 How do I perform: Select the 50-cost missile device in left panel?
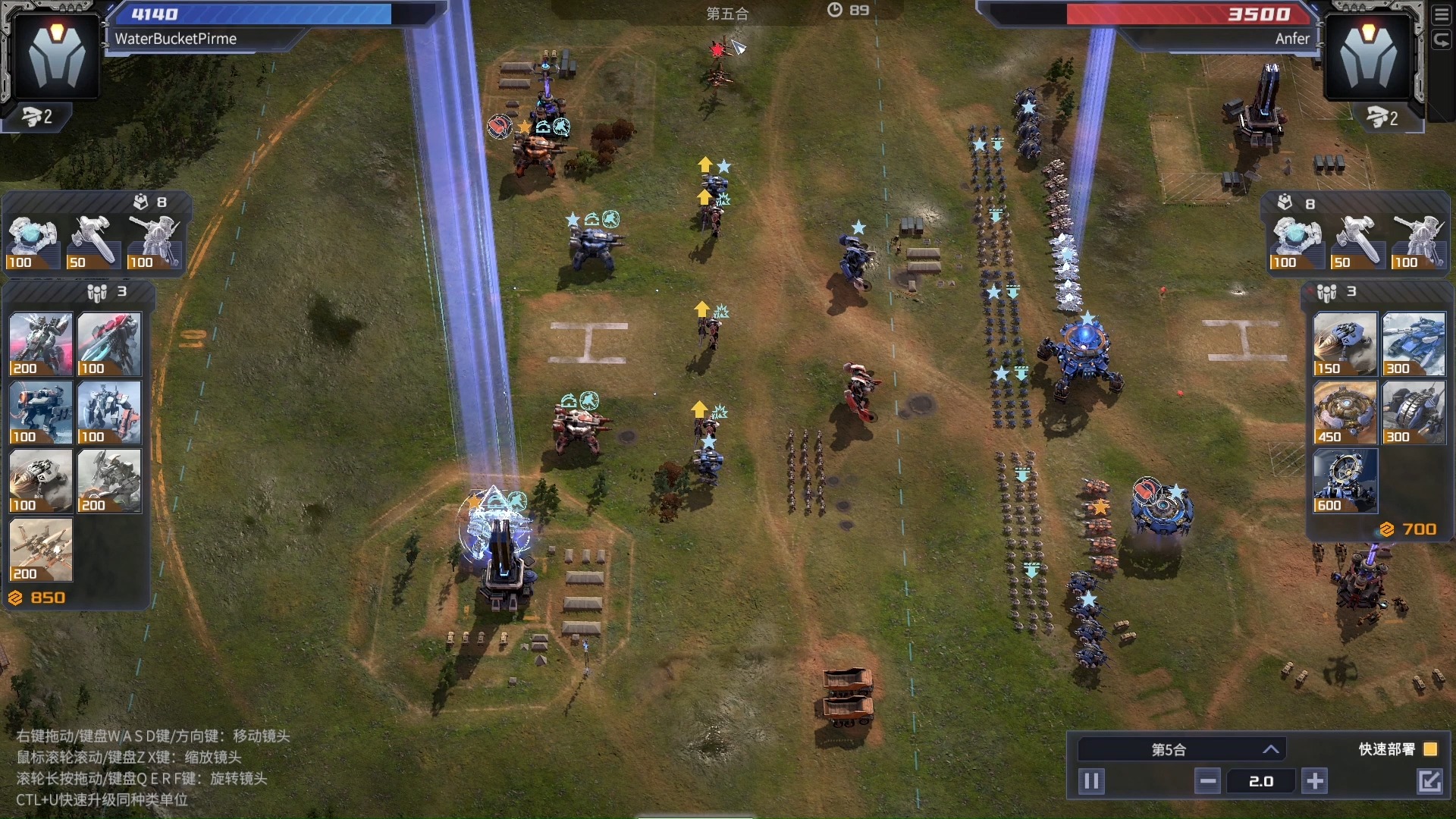tap(93, 242)
